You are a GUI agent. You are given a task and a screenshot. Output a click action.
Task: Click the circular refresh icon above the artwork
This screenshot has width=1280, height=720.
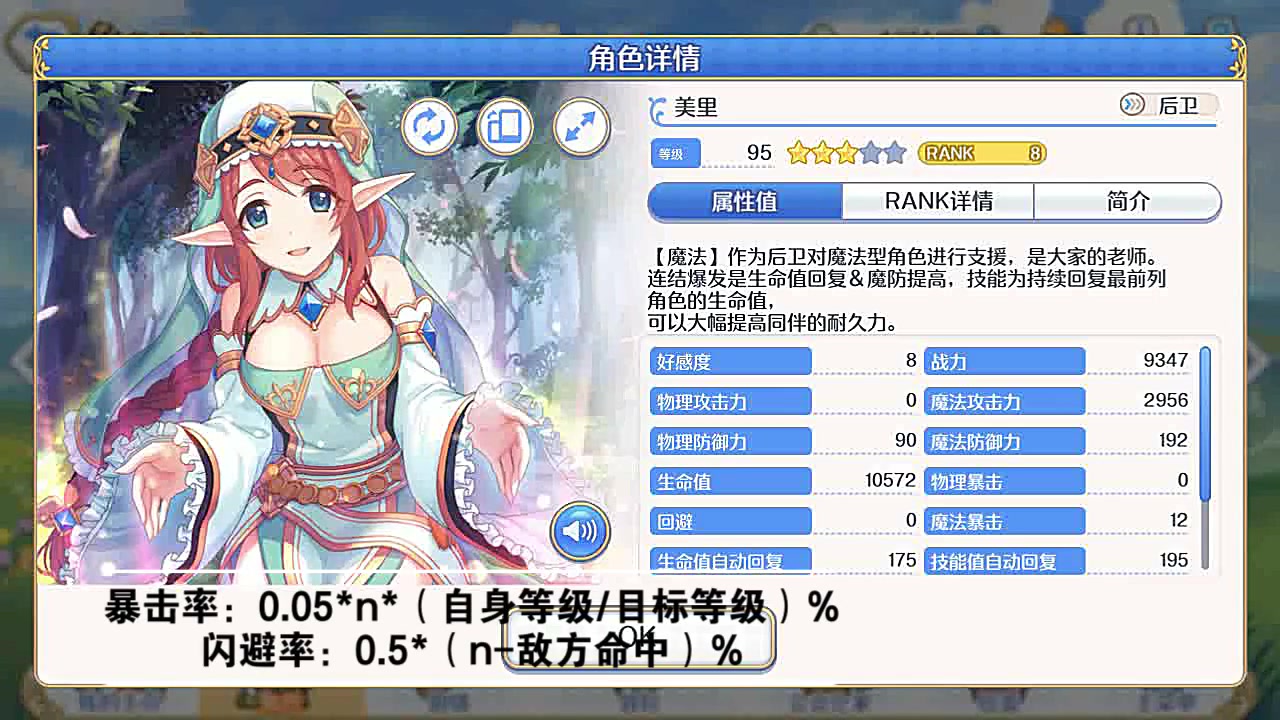point(429,127)
